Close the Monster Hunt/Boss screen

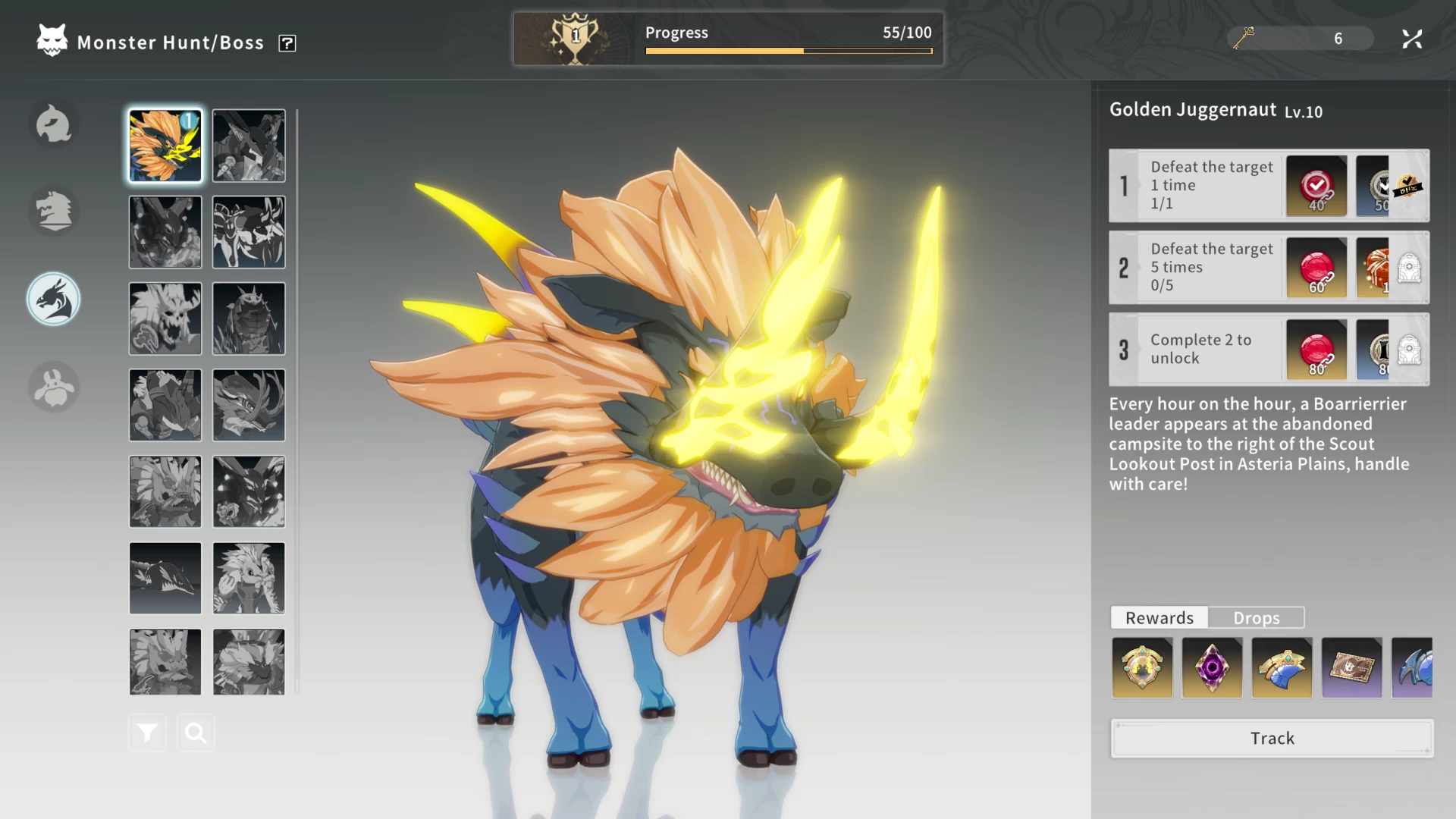point(1412,39)
